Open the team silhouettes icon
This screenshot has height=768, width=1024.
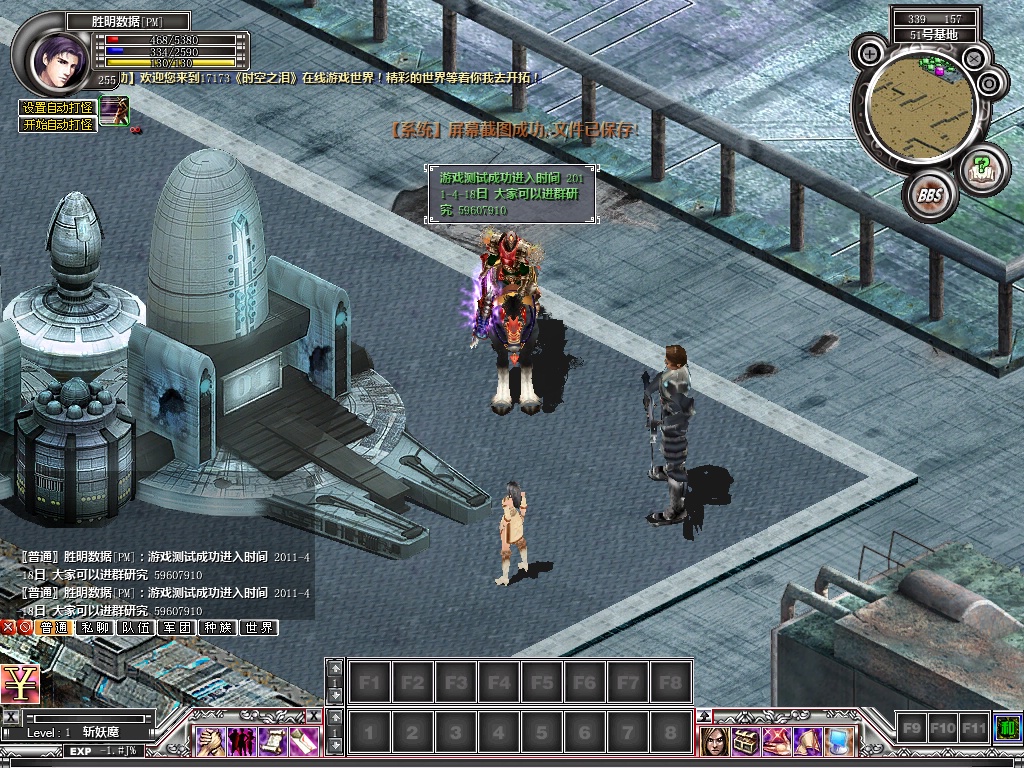click(242, 741)
